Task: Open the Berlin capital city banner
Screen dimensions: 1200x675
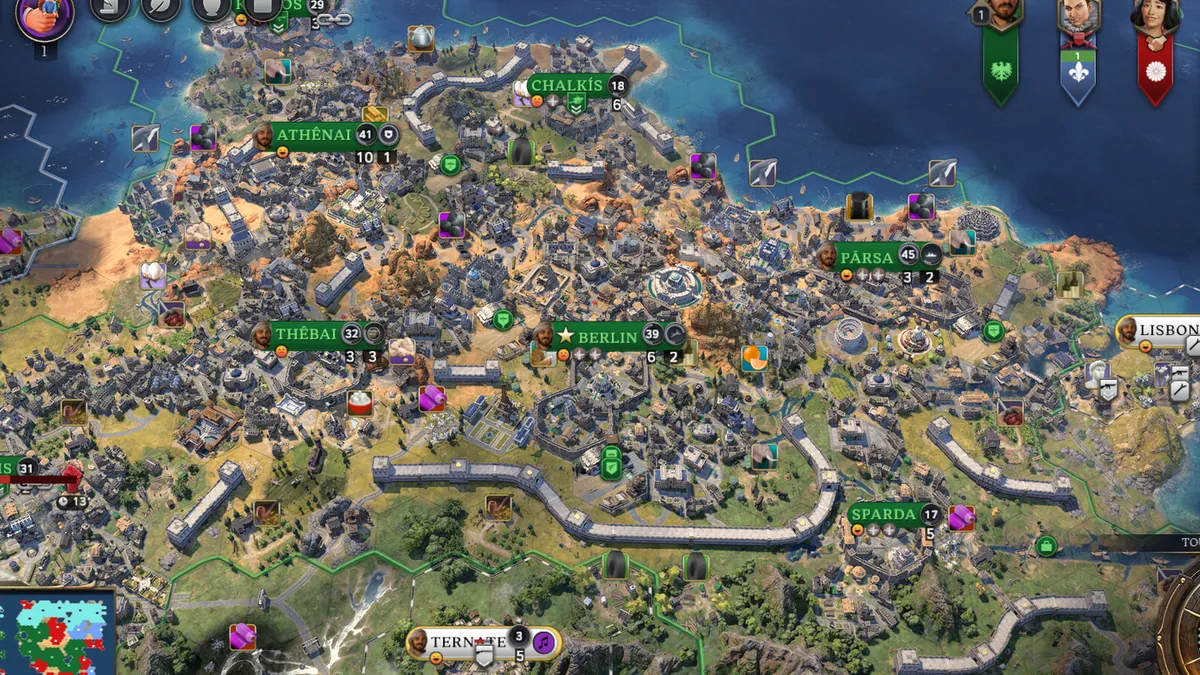Action: point(608,337)
